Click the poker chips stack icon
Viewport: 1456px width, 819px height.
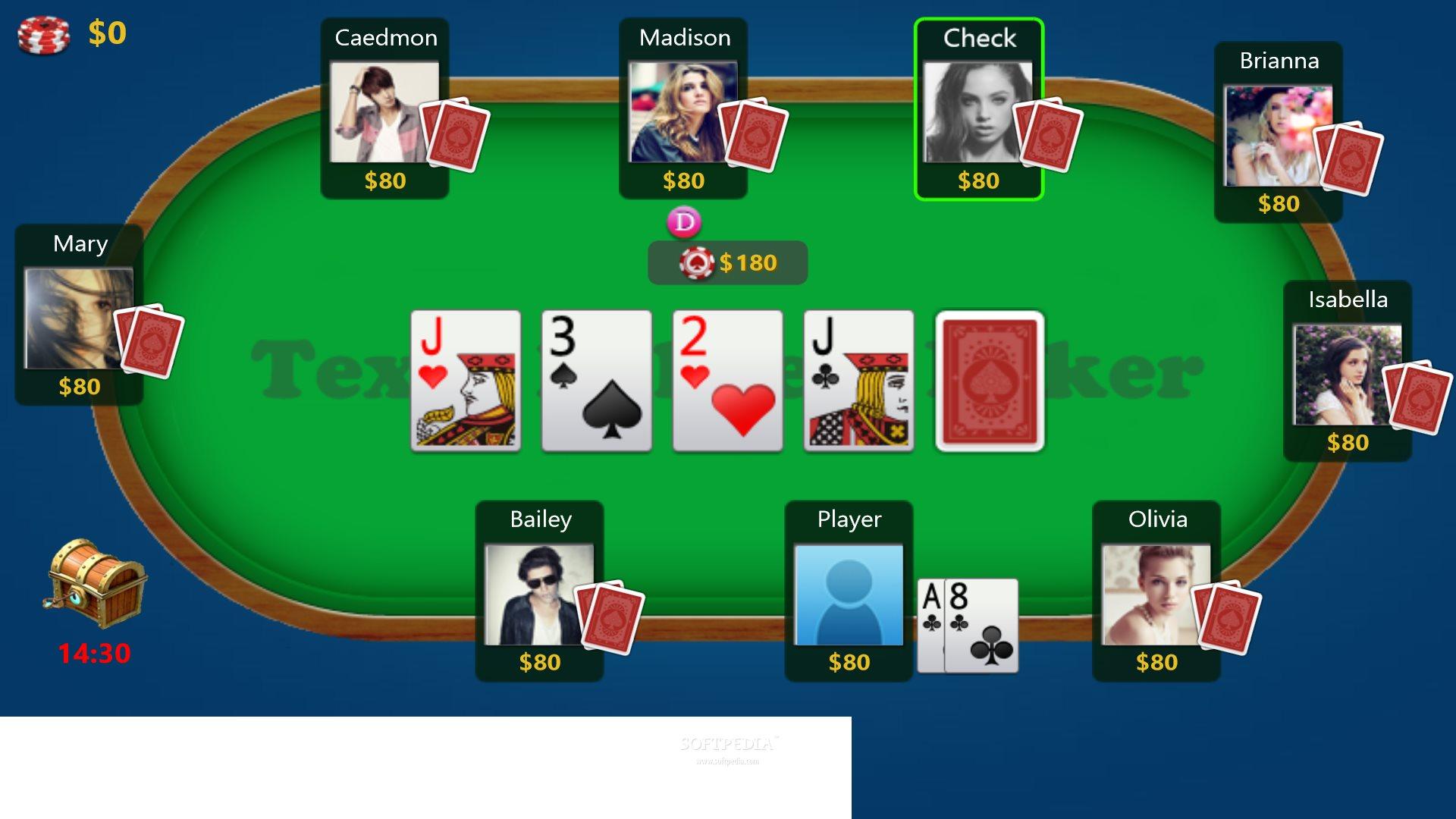44,35
